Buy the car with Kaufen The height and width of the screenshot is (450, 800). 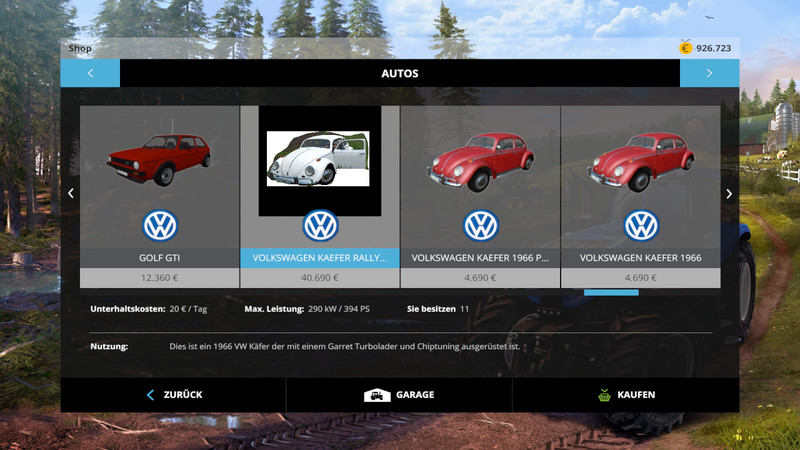pyautogui.click(x=625, y=395)
